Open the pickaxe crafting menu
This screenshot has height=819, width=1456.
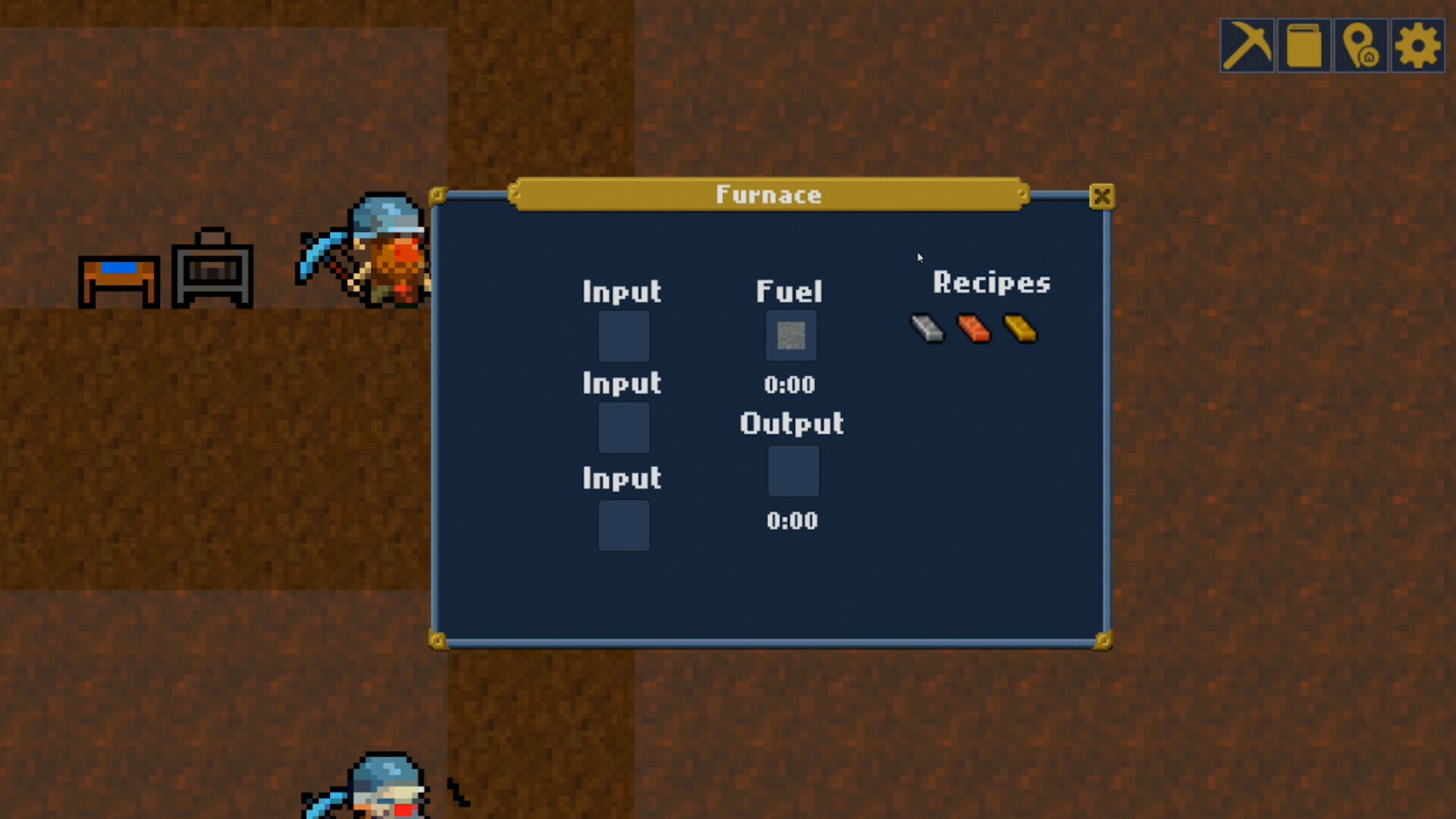click(1247, 45)
